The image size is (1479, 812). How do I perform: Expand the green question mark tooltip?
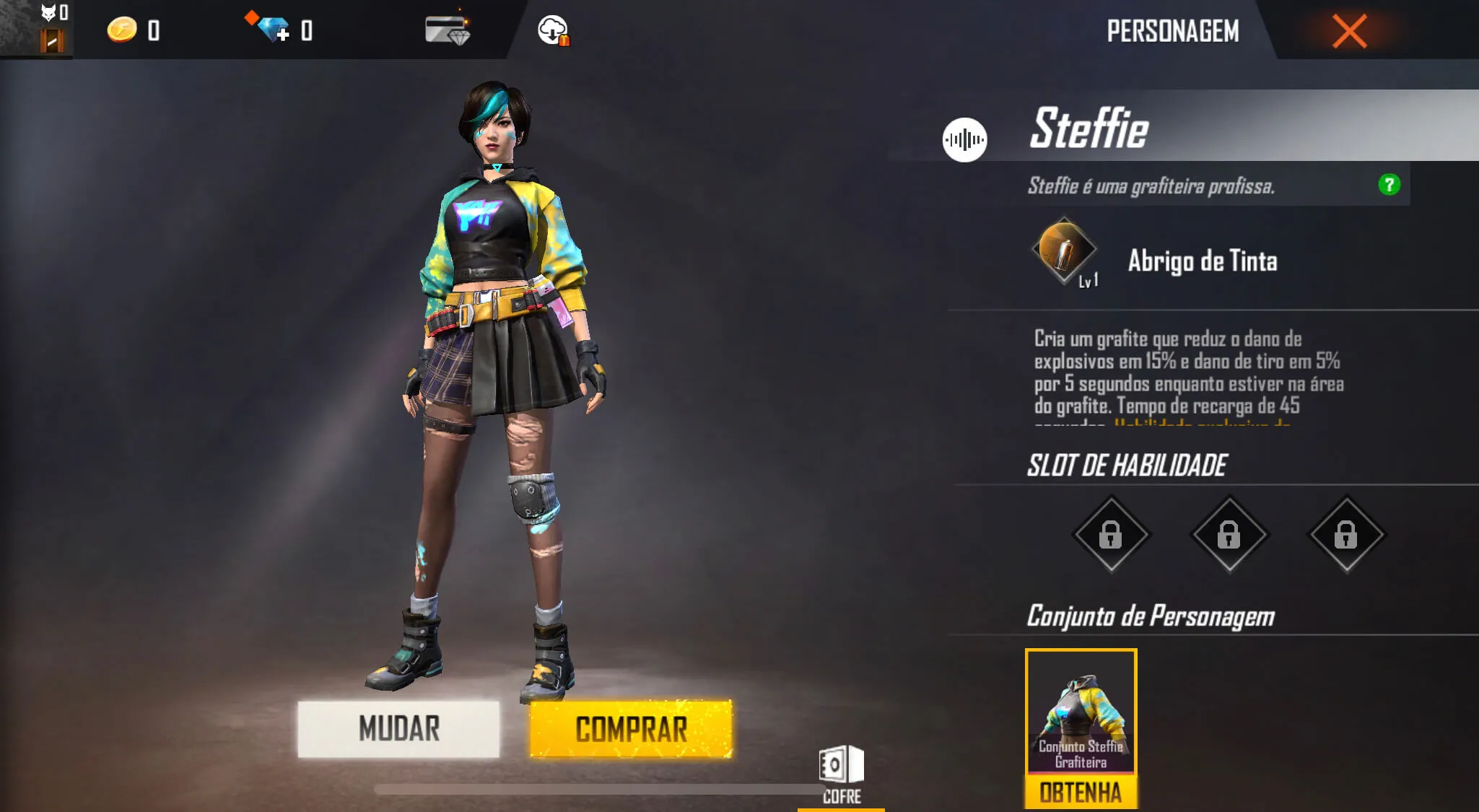(x=1390, y=185)
